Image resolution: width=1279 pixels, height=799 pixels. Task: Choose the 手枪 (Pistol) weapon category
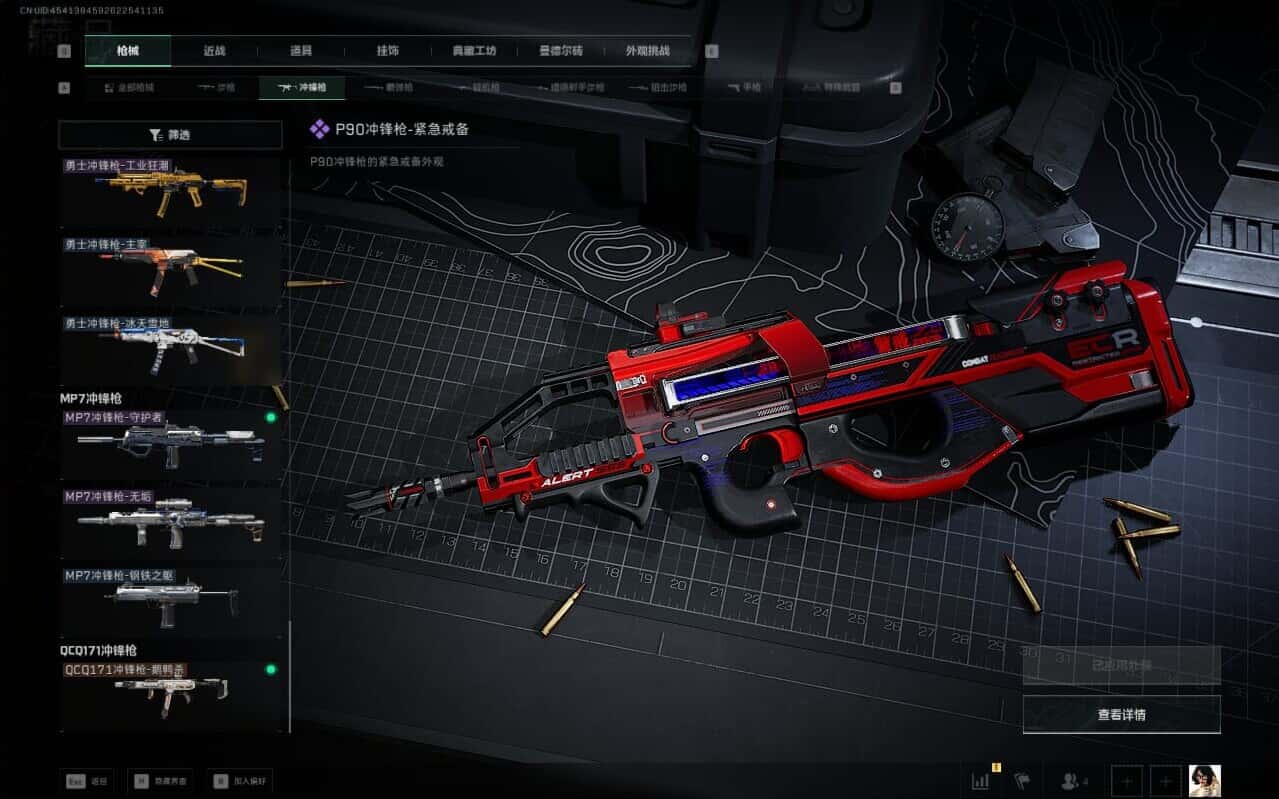tap(745, 88)
